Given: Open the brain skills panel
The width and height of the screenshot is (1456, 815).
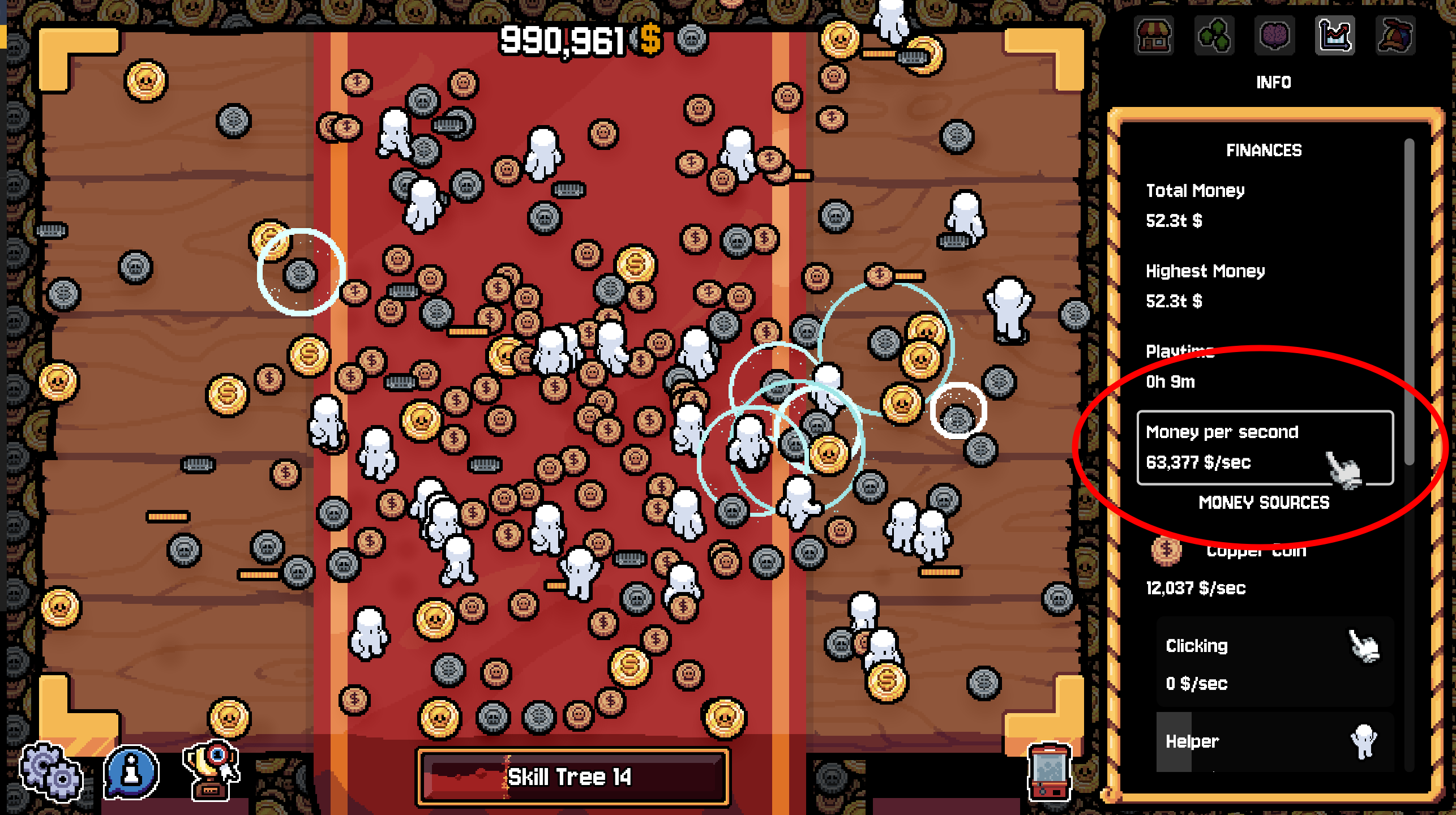Looking at the screenshot, I should [x=1276, y=36].
